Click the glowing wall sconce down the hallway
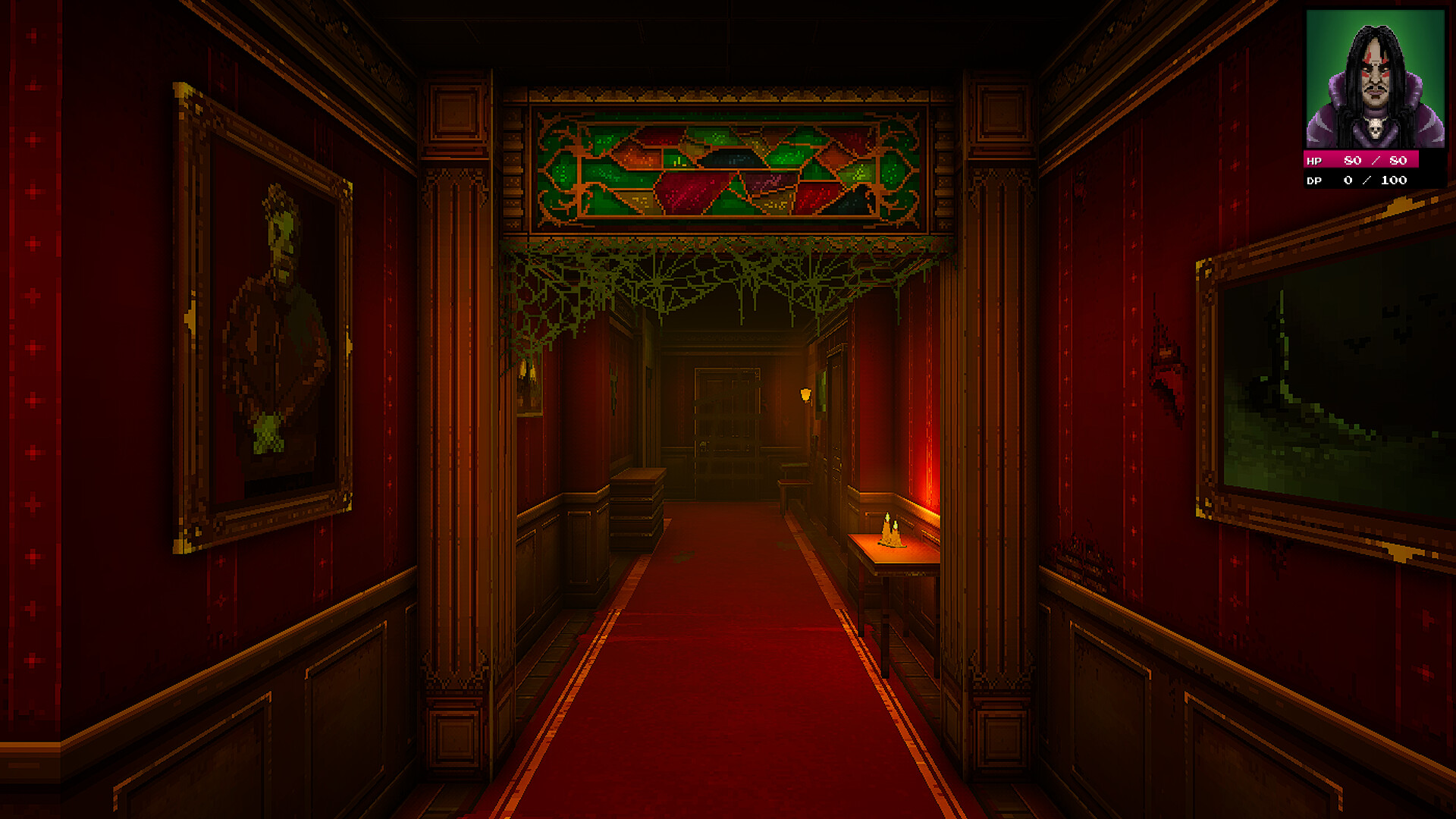The height and width of the screenshot is (819, 1456). [805, 394]
